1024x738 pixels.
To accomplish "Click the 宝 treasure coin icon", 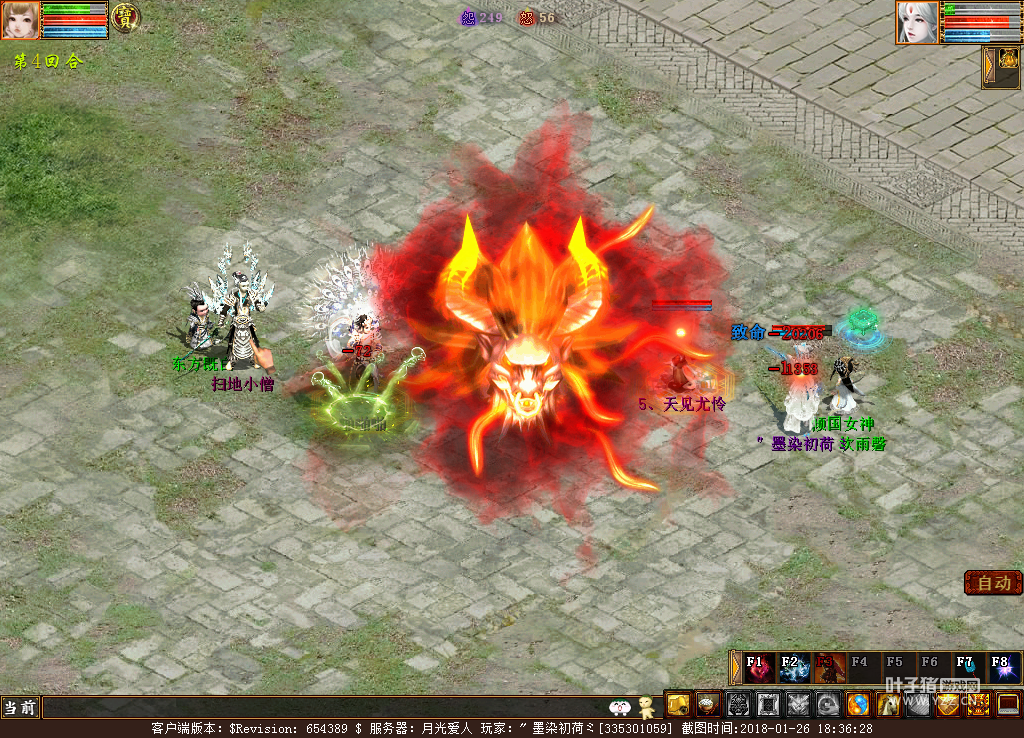I will click(x=125, y=17).
